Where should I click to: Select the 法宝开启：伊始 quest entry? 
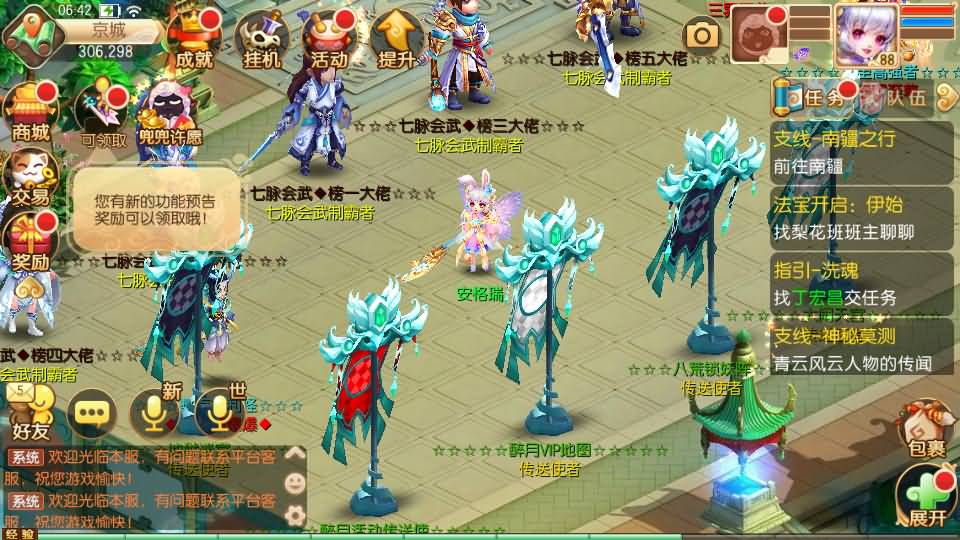862,217
